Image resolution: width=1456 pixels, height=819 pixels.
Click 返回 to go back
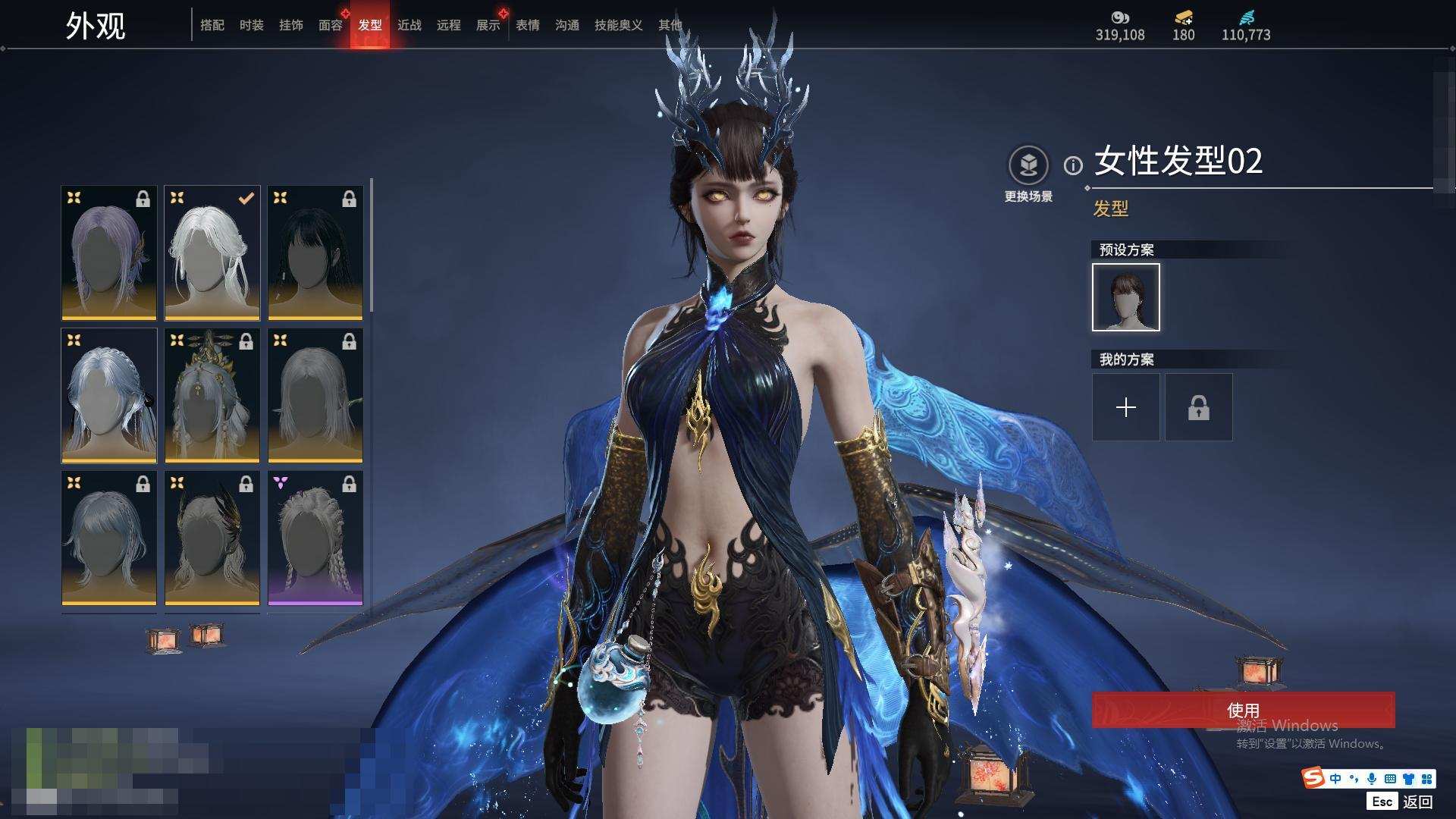tap(1417, 802)
